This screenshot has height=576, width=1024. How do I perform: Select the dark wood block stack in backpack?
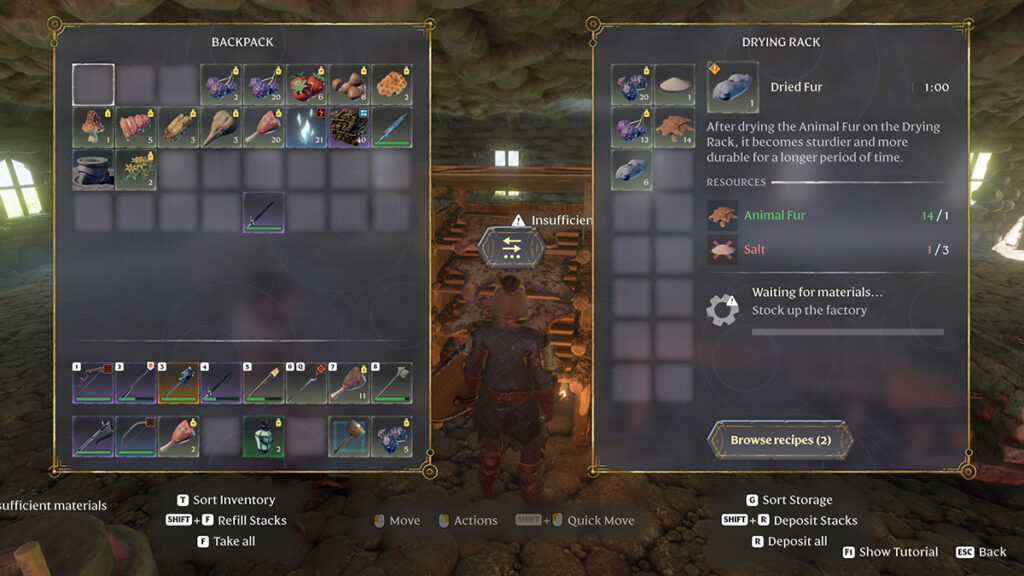349,128
